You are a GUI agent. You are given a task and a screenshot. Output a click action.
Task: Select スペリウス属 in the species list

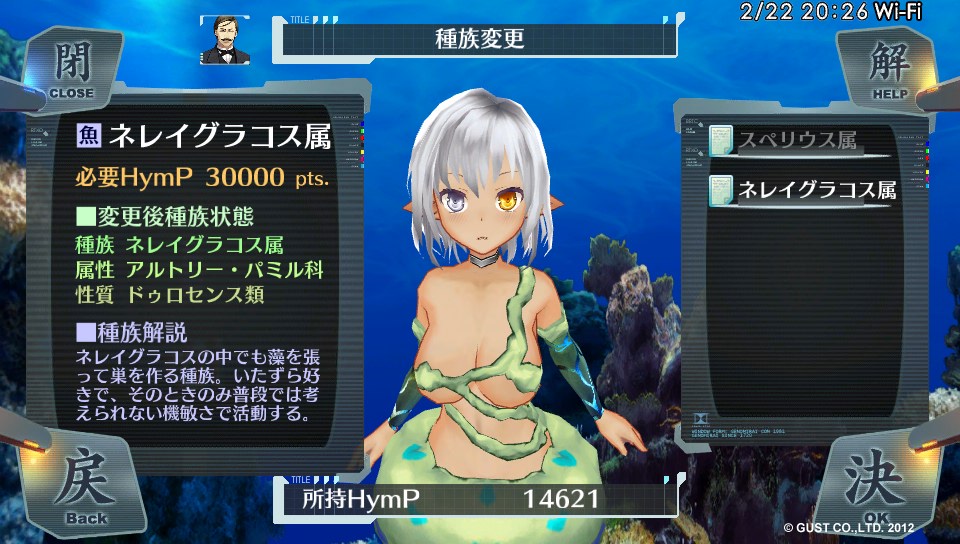pos(800,141)
